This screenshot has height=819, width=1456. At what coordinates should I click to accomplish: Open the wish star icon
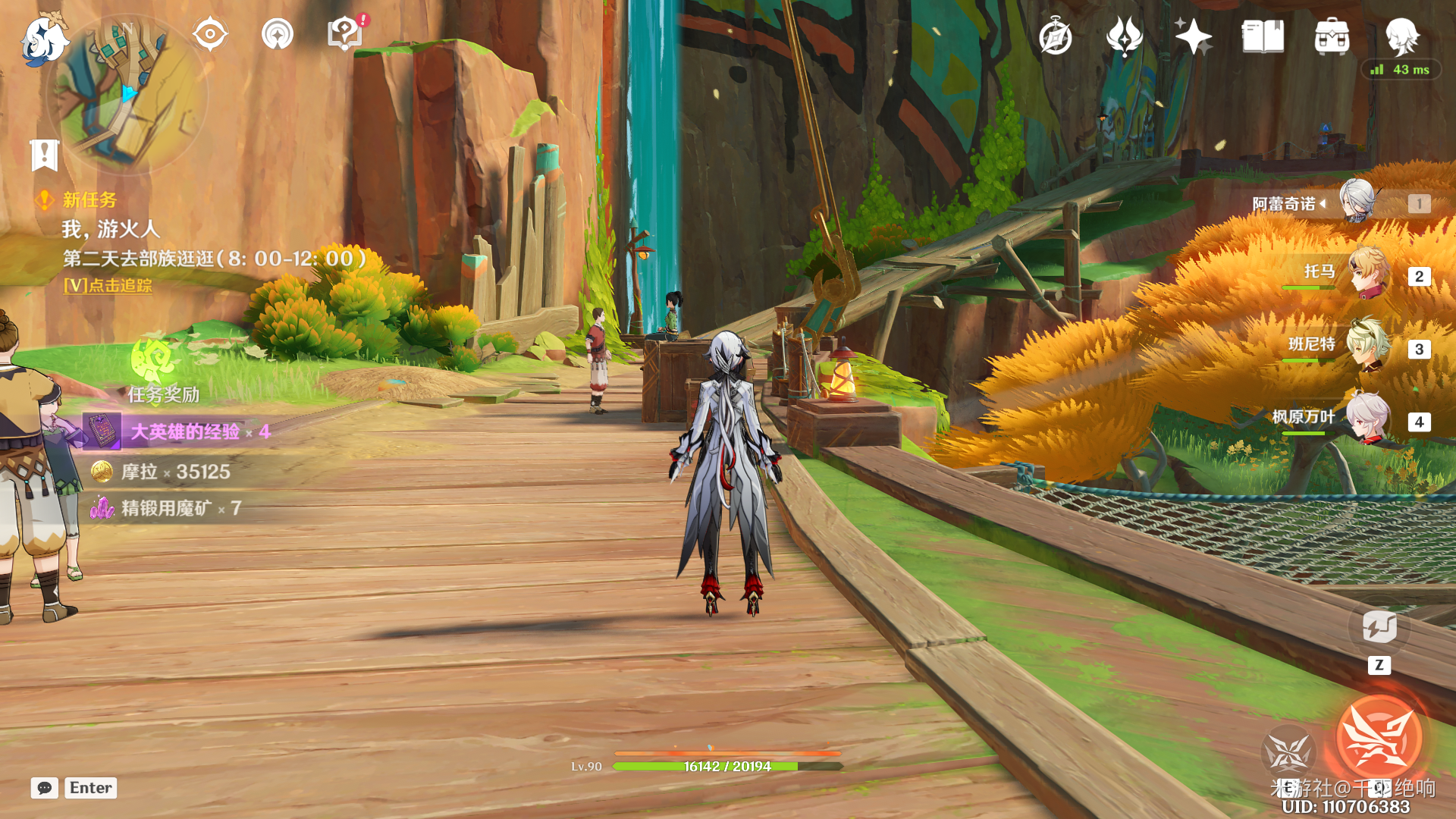(x=1193, y=36)
